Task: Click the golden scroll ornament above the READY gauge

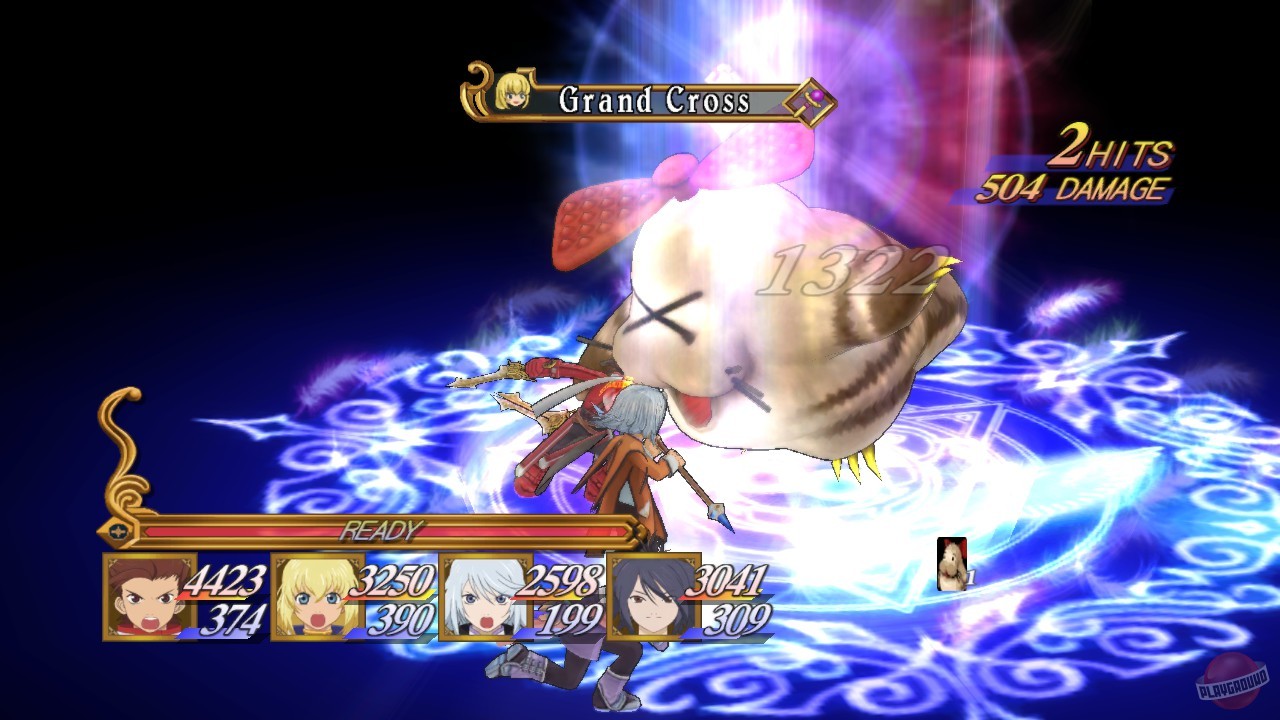Action: coord(120,450)
